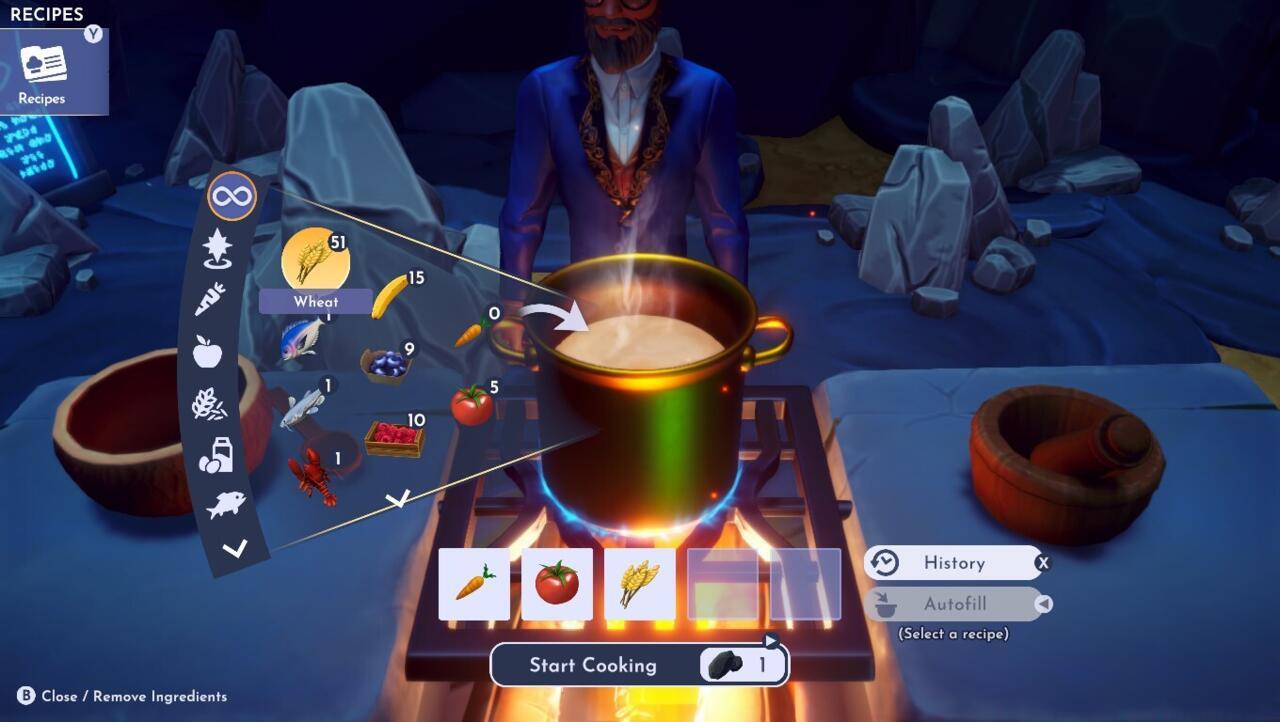Screen dimensions: 1280x722
Task: Select the all-ingredients infinity tab
Action: point(231,197)
